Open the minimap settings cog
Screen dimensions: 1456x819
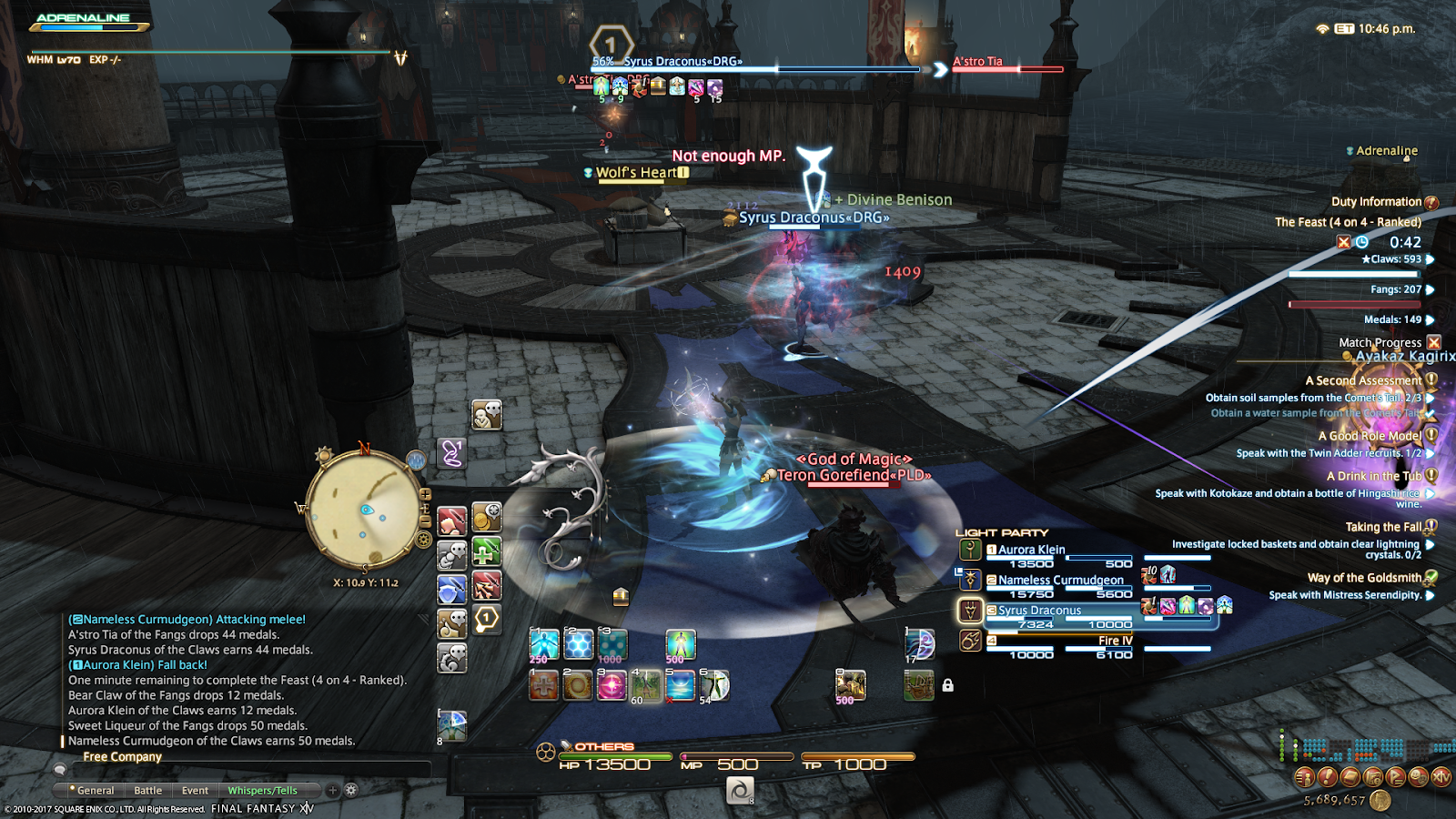click(423, 540)
